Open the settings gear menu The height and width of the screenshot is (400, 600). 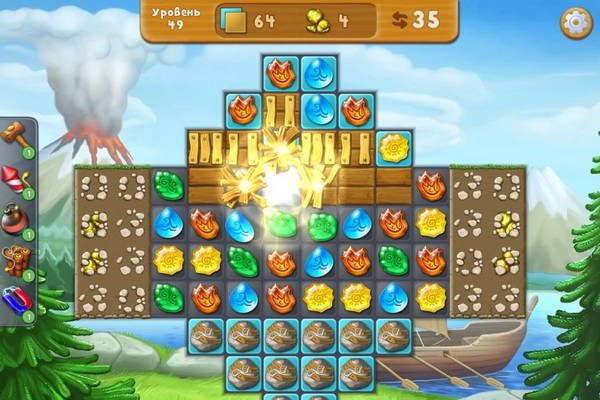point(575,22)
